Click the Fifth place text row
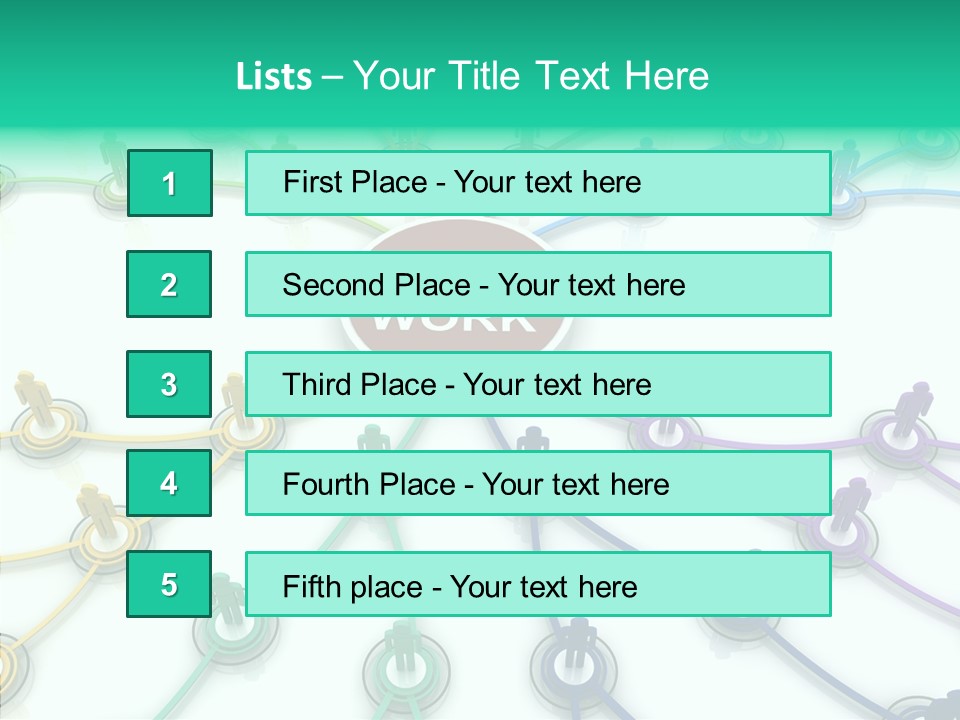Image resolution: width=960 pixels, height=720 pixels. [x=538, y=584]
